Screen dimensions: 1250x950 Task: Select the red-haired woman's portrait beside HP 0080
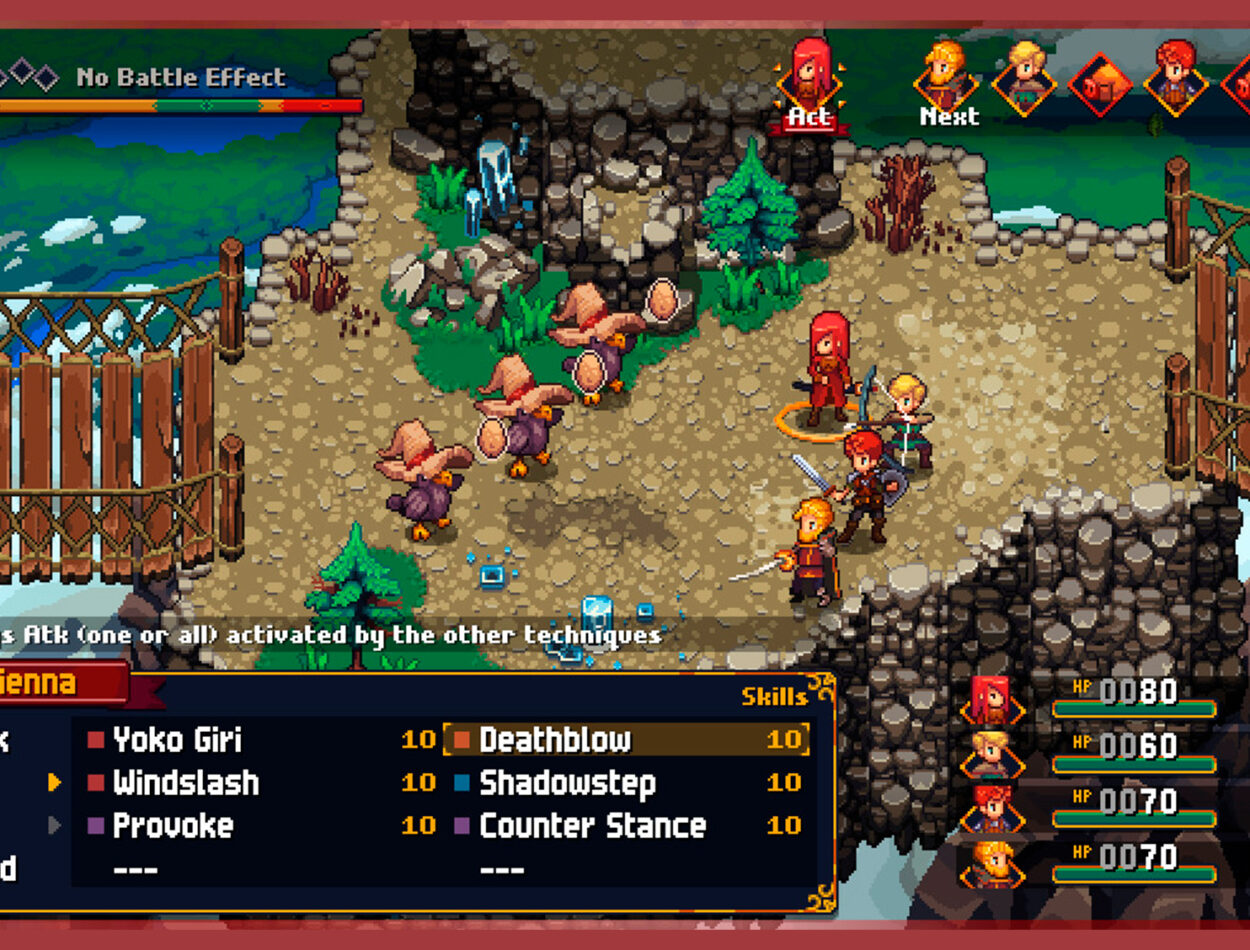tap(990, 698)
